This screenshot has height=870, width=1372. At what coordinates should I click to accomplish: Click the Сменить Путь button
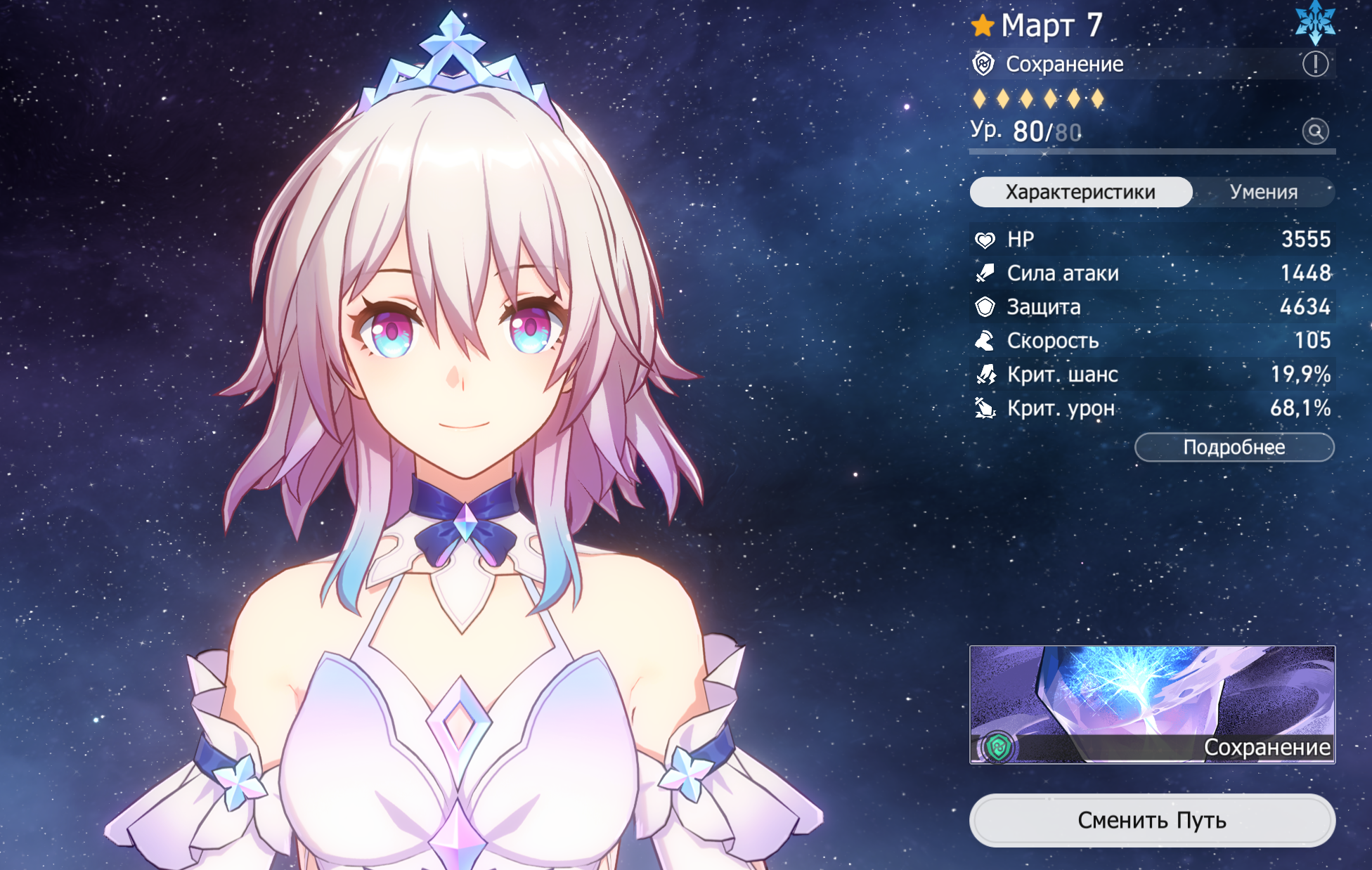coord(1152,820)
